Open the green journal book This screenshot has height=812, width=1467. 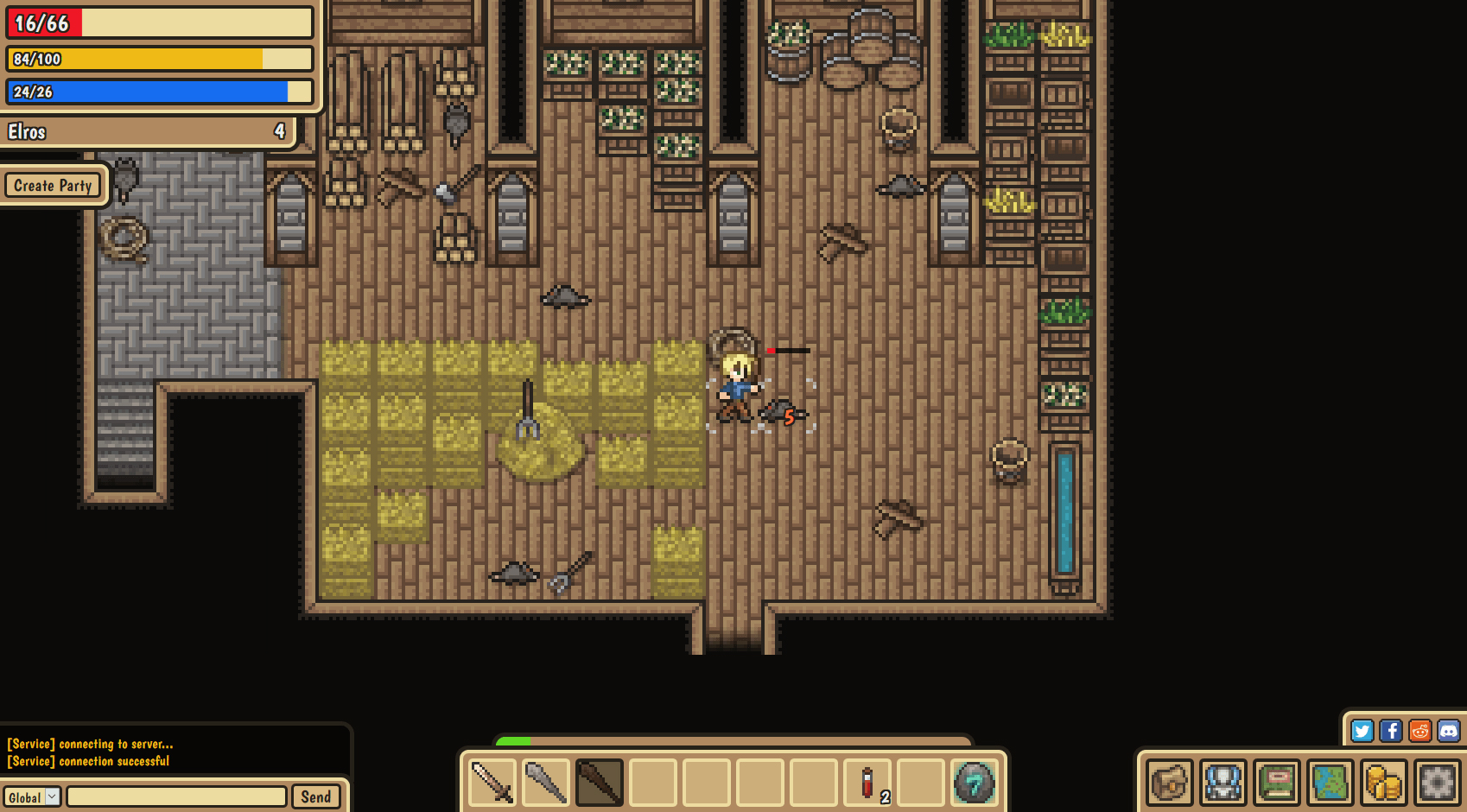click(x=1277, y=783)
